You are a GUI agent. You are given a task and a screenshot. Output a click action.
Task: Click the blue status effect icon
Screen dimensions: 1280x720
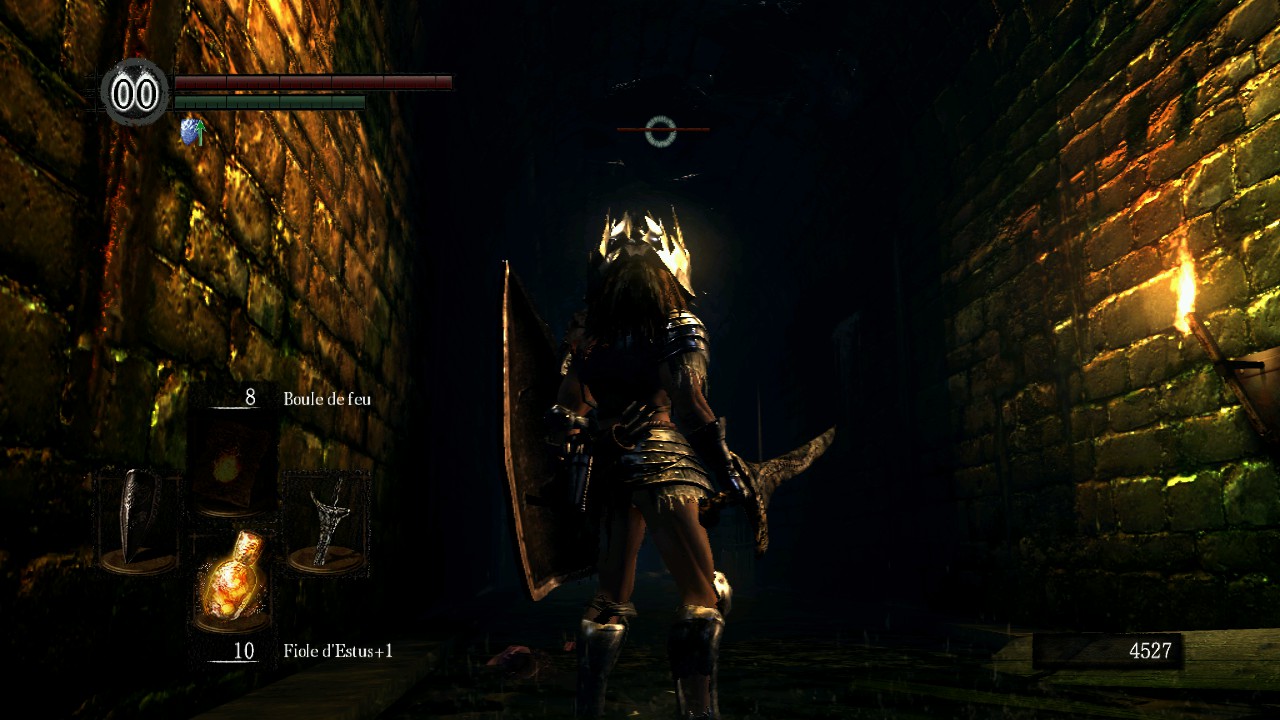pyautogui.click(x=192, y=131)
